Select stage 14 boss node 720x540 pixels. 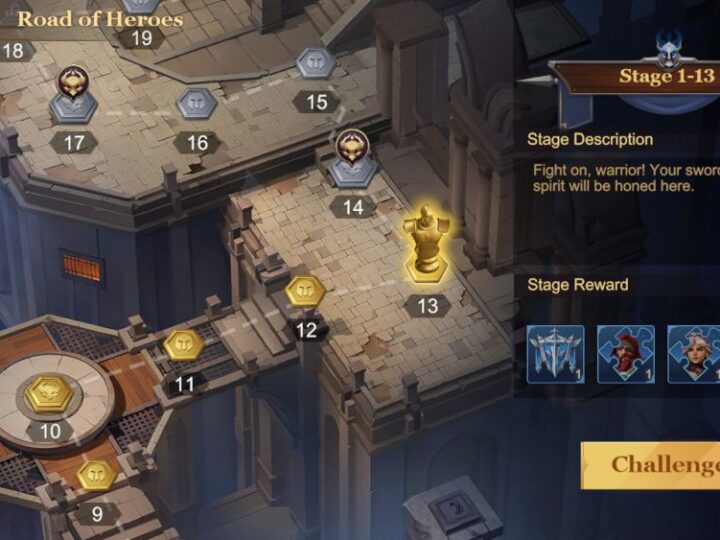(x=350, y=160)
